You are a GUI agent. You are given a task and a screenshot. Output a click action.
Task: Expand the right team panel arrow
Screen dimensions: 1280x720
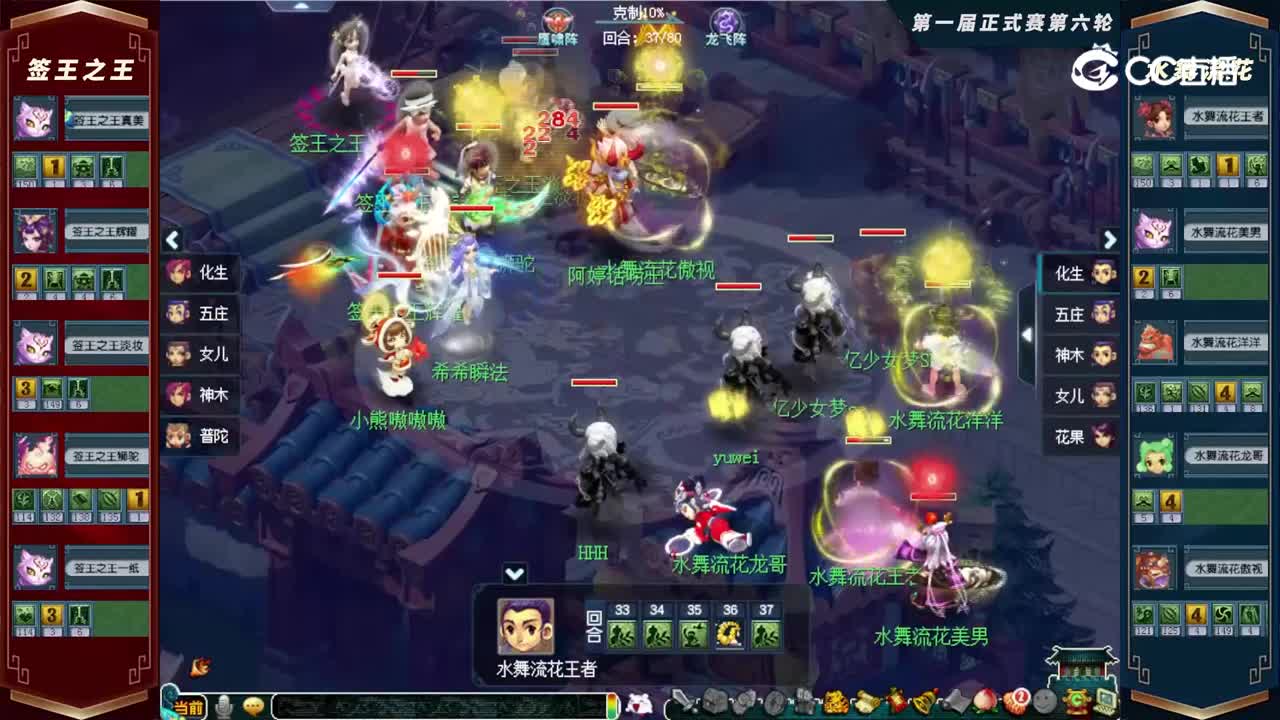coord(1110,240)
